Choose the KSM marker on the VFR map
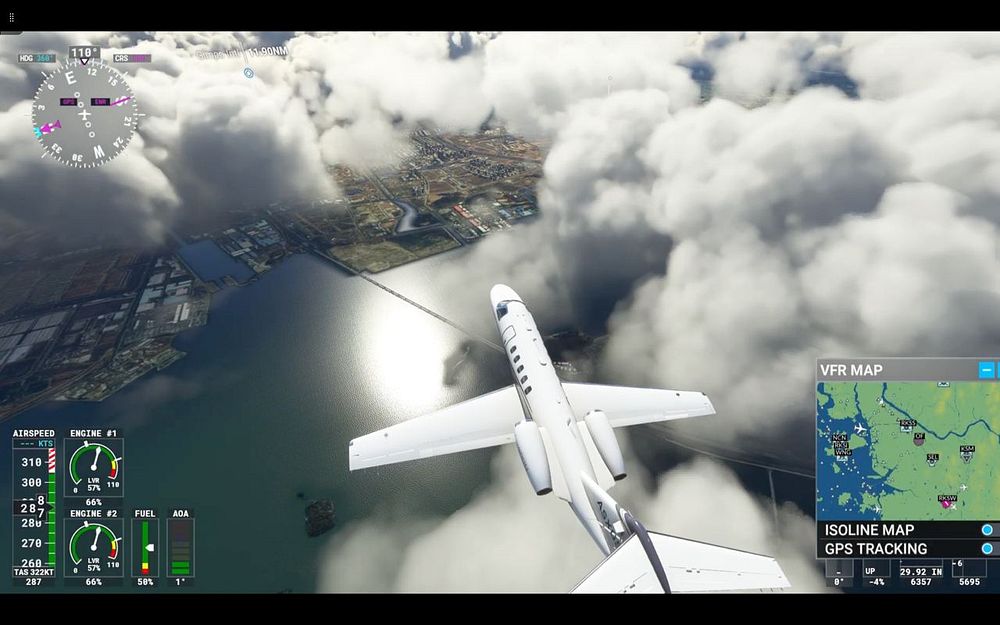The width and height of the screenshot is (1000, 625). click(x=967, y=451)
